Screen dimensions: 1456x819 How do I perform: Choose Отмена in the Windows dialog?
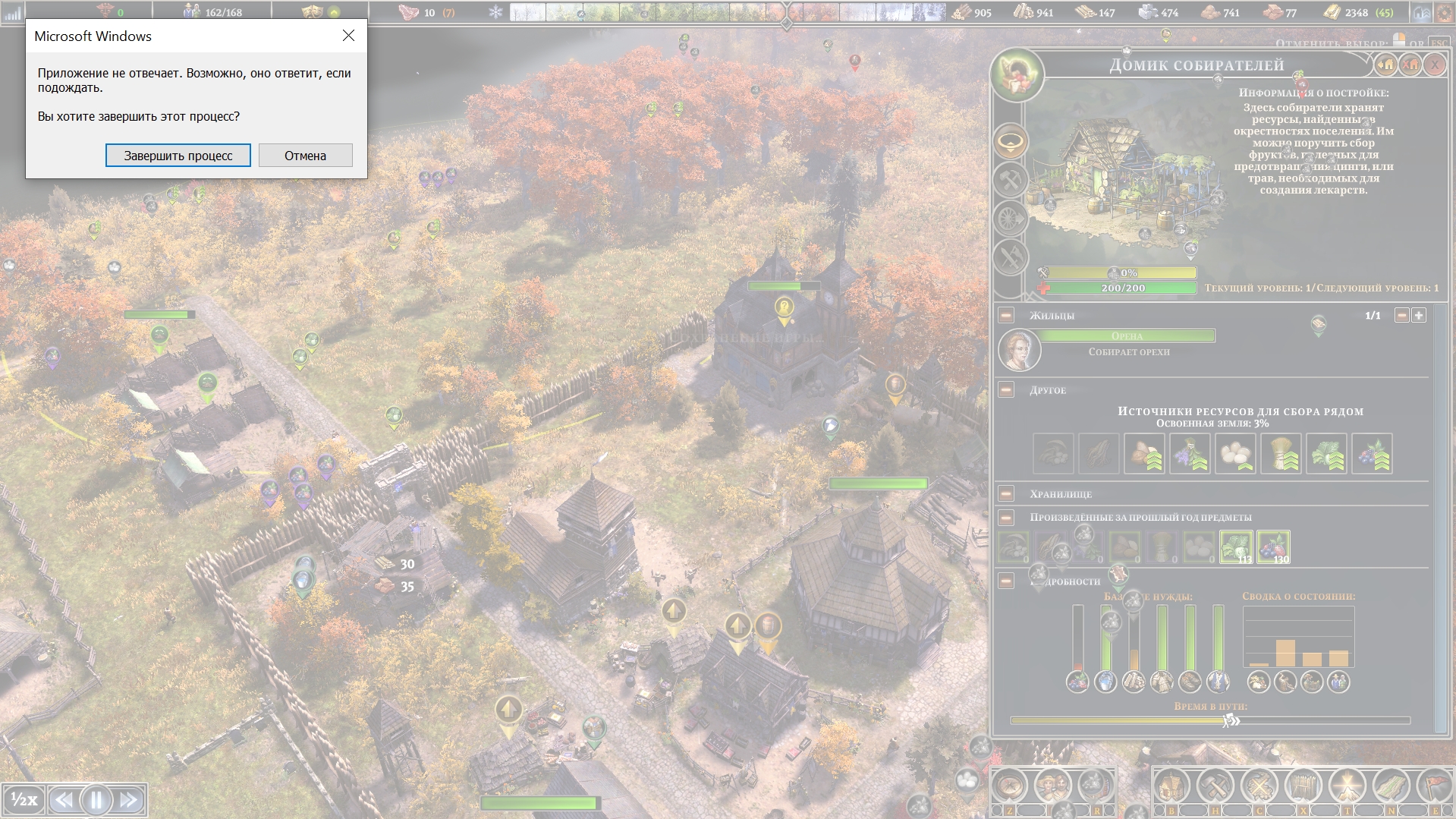305,156
